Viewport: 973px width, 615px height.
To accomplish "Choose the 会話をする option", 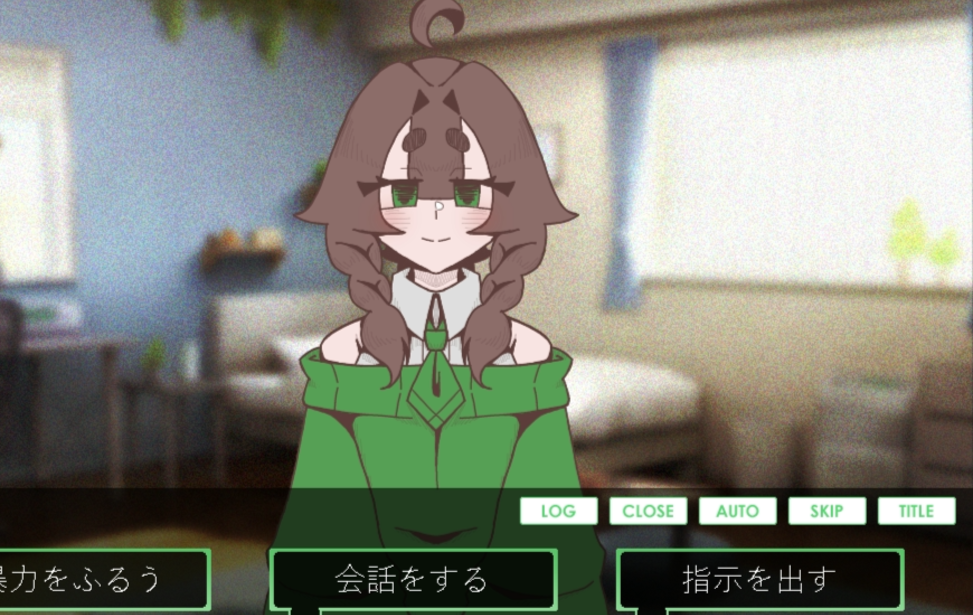I will [412, 579].
